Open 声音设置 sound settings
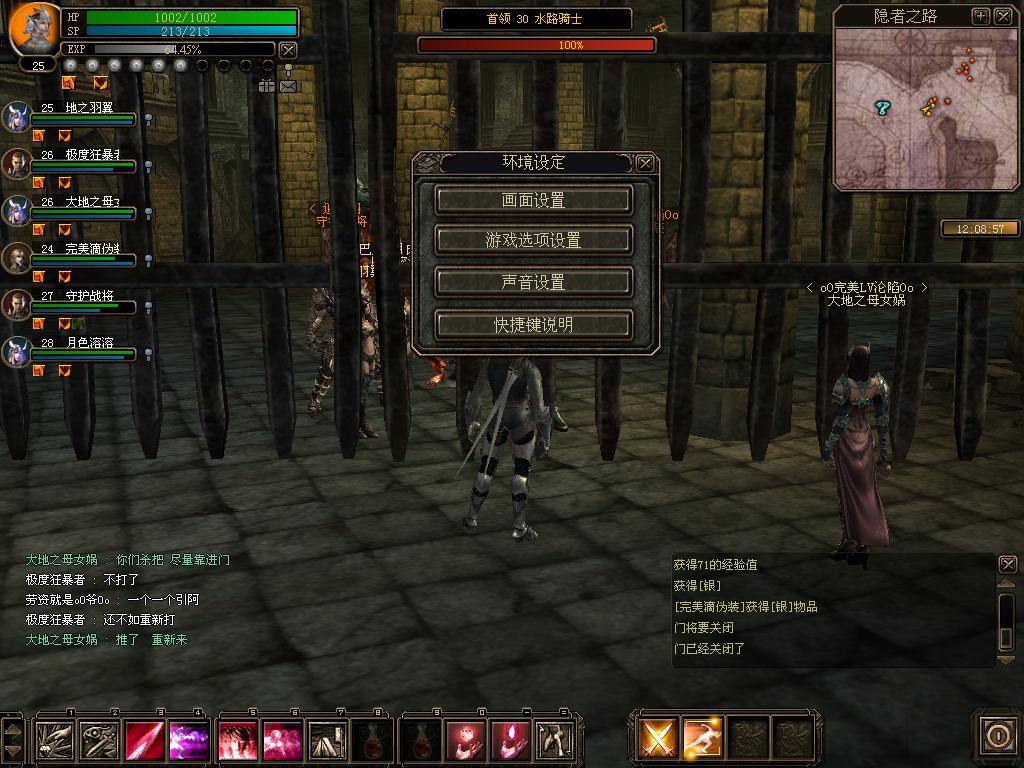 tap(533, 283)
